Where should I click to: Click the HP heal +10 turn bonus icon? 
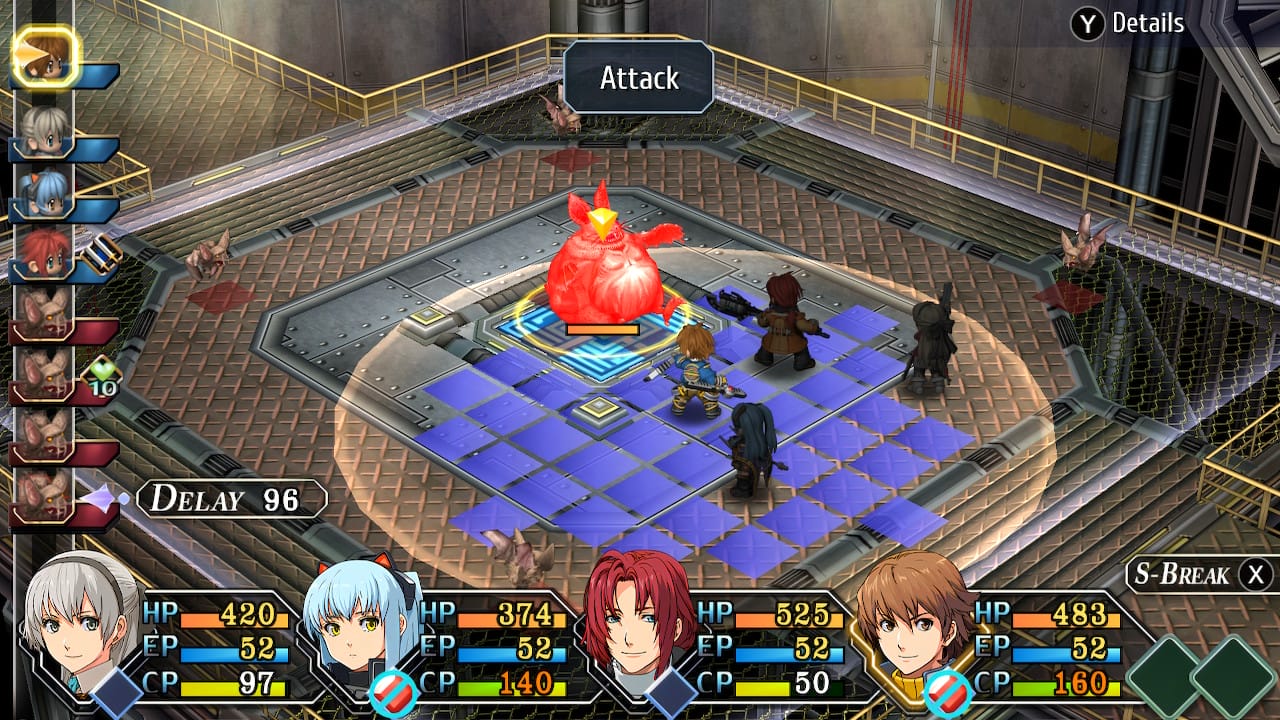point(100,370)
